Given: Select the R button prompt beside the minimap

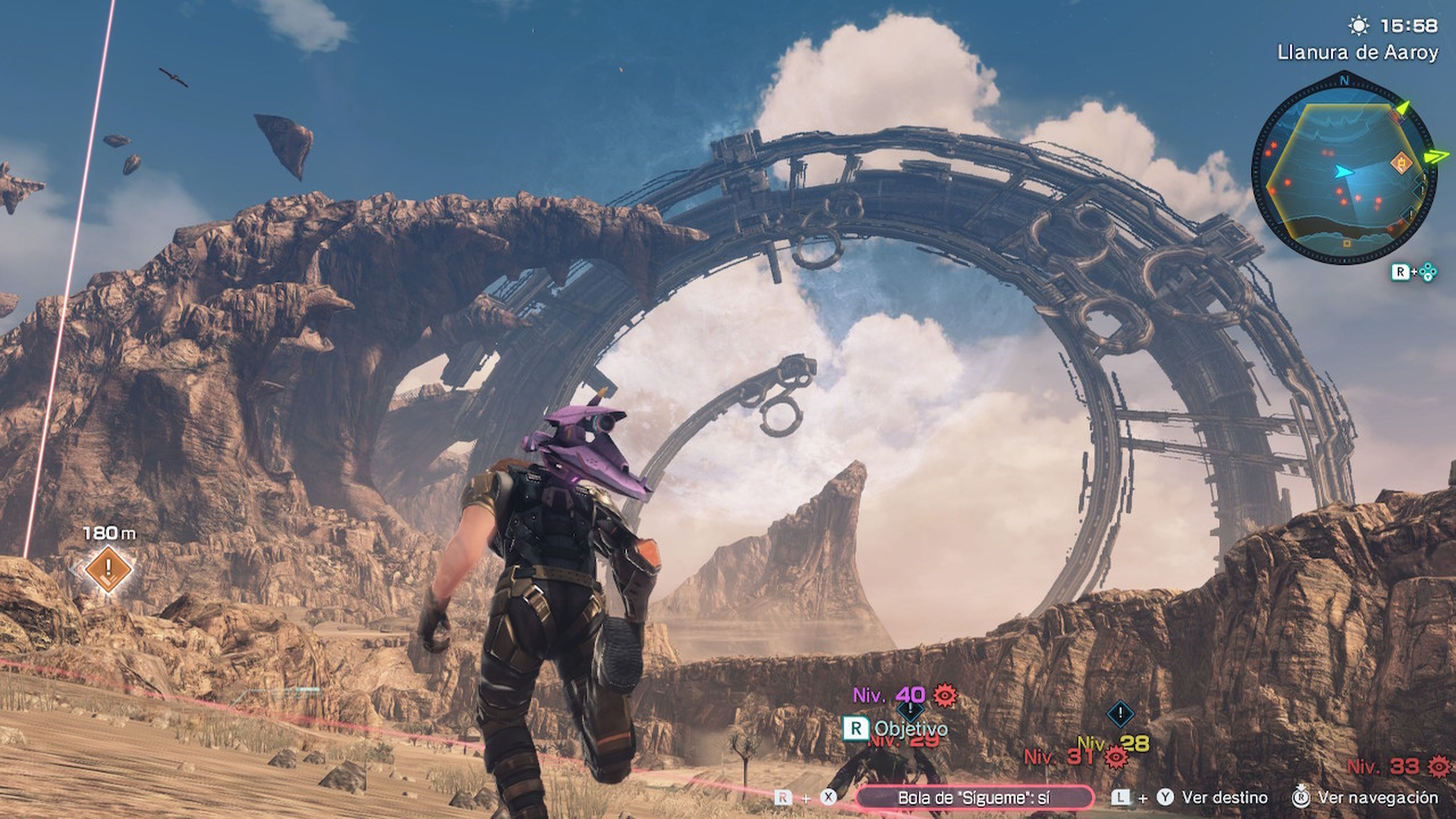Looking at the screenshot, I should point(1401,272).
